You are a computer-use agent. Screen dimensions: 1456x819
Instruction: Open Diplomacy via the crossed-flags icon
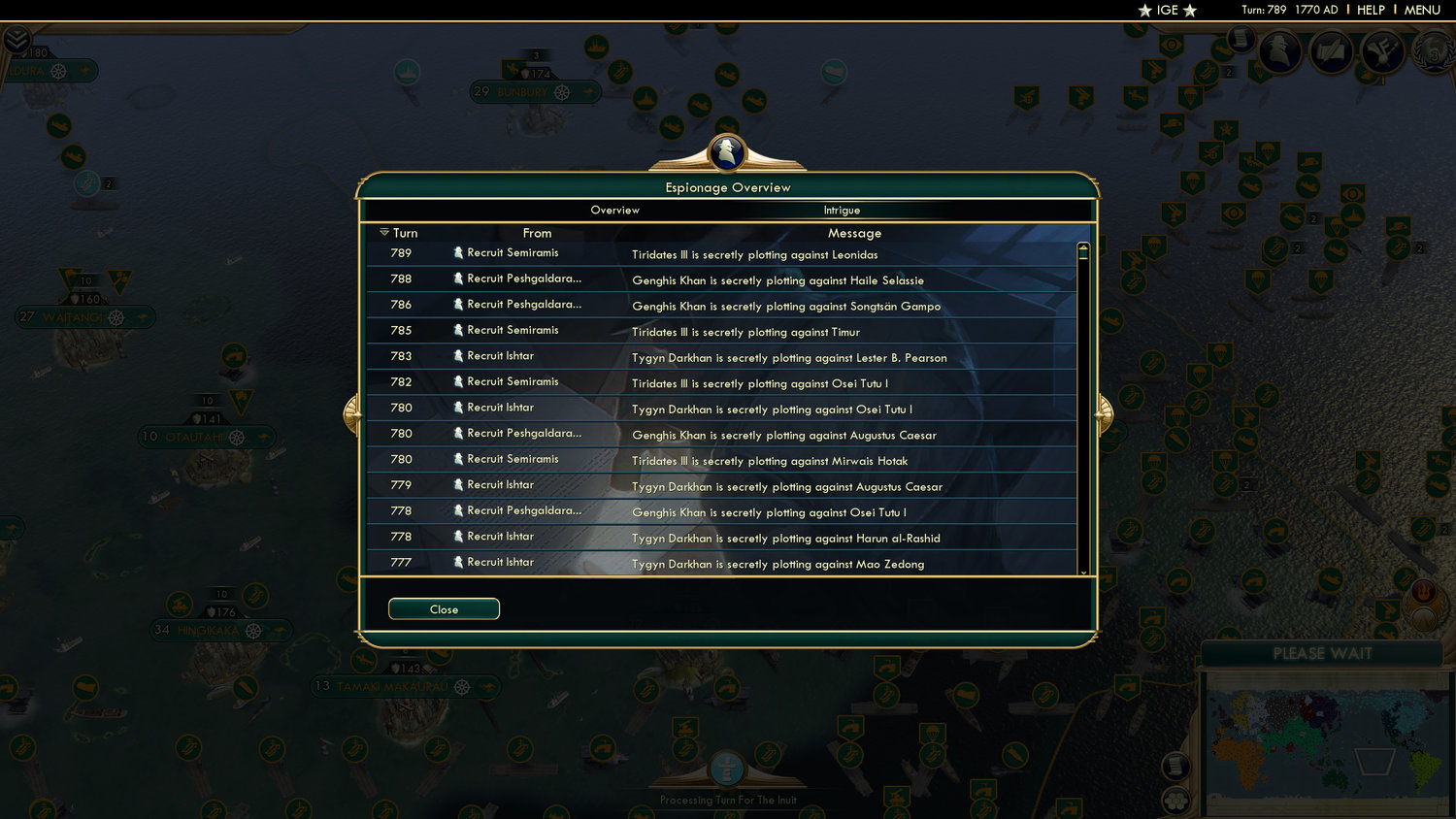pyautogui.click(x=1382, y=53)
